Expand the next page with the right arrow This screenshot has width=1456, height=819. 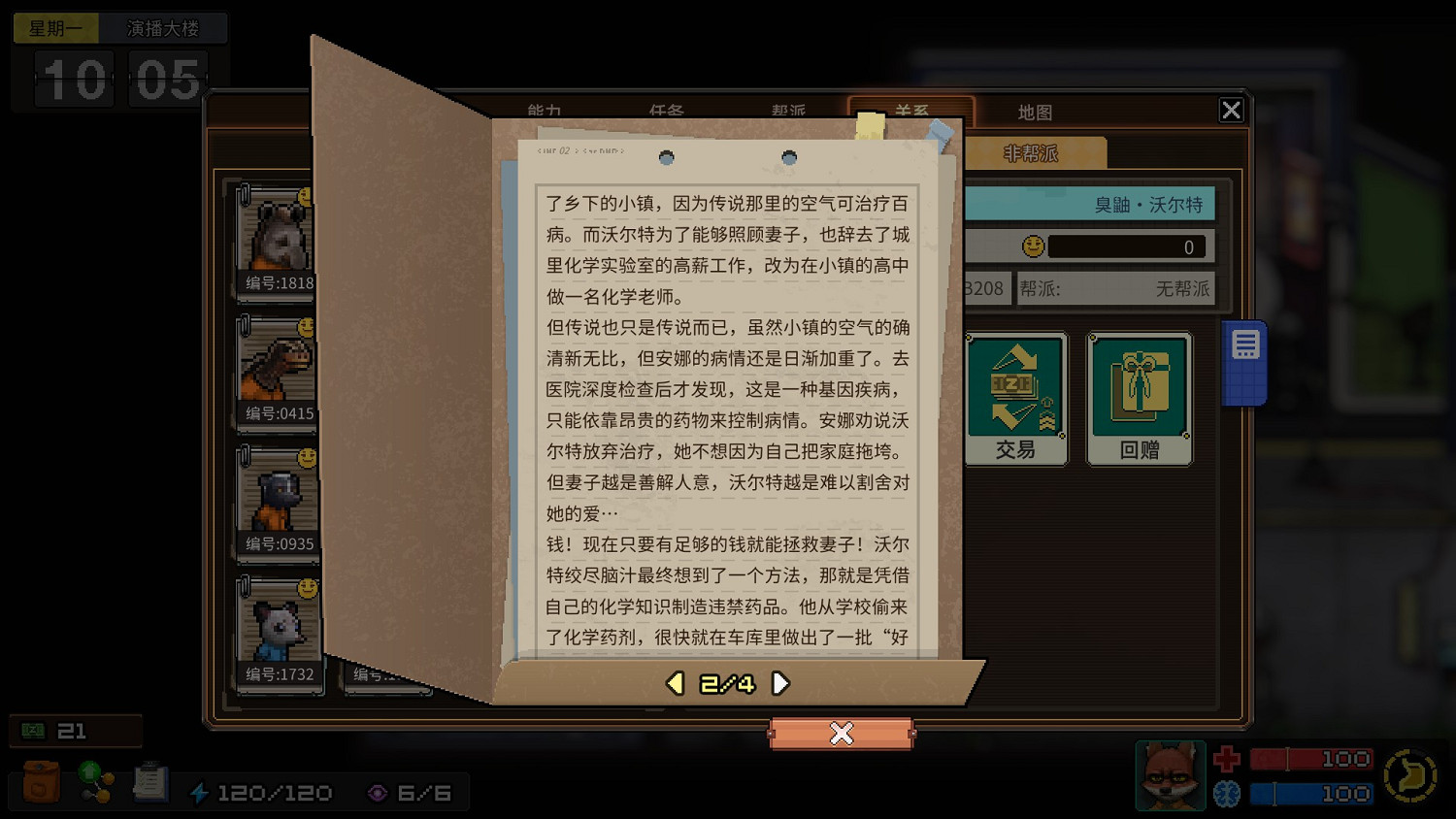[781, 682]
